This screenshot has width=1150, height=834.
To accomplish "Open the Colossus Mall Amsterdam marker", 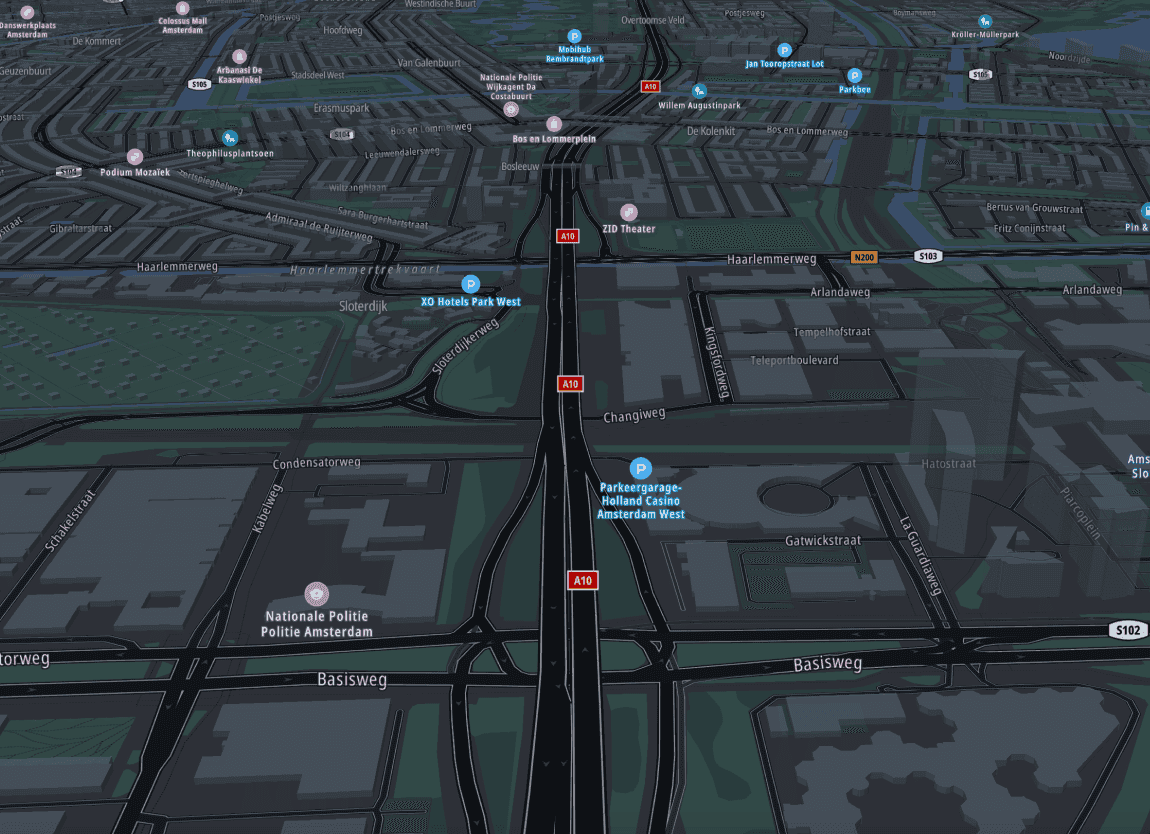I will (182, 8).
